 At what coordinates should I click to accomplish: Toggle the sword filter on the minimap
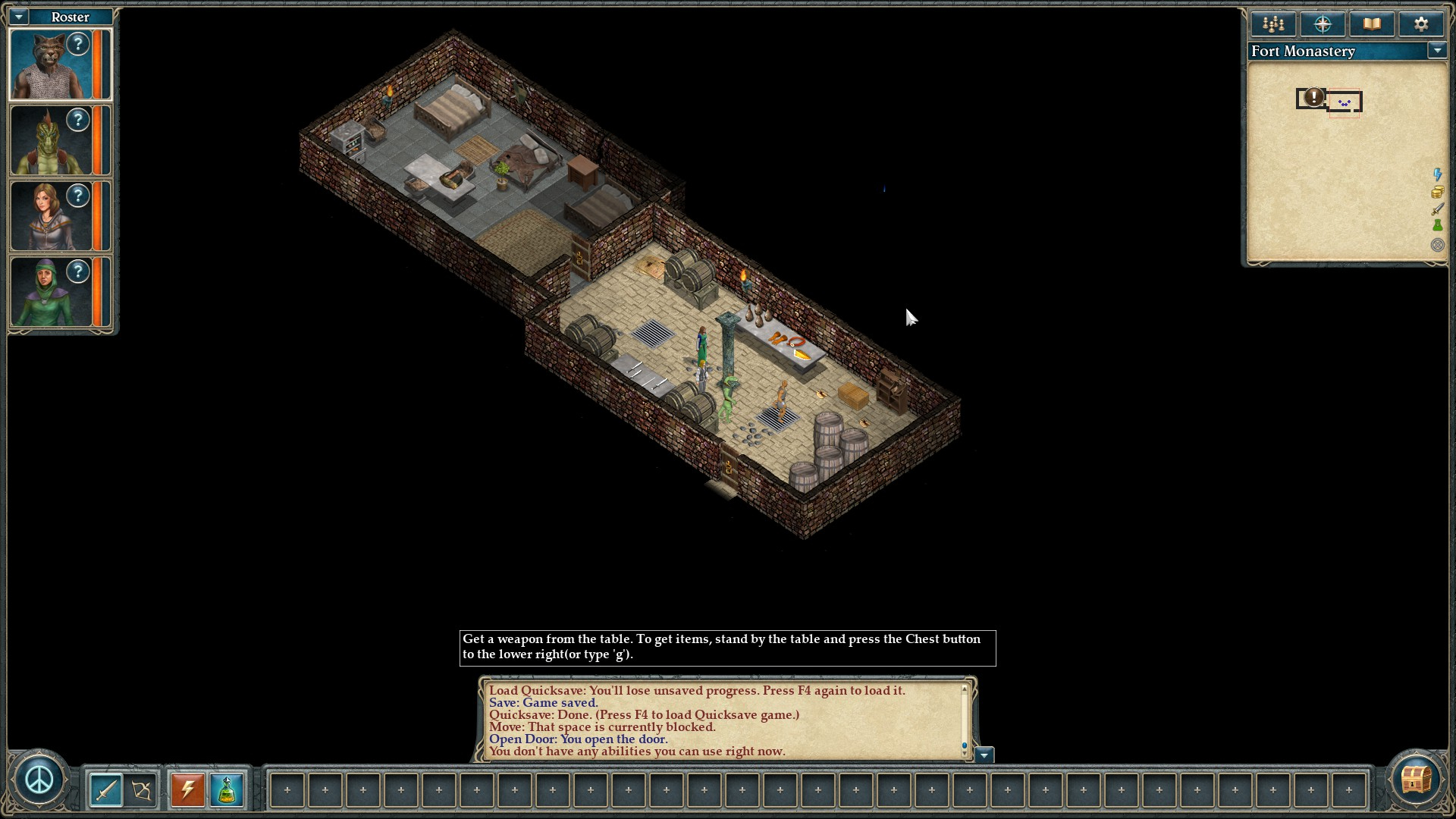coord(1437,209)
